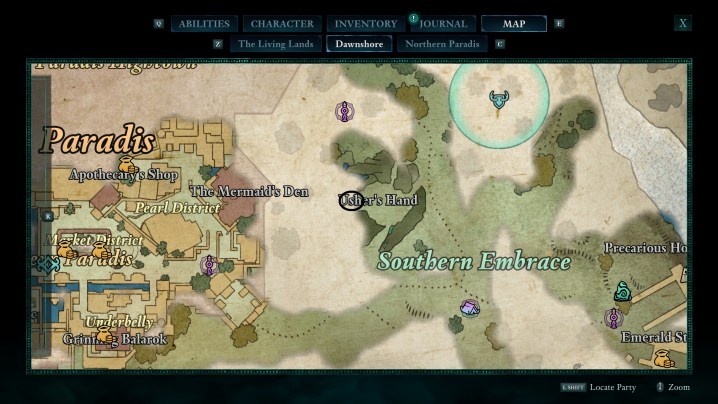Click the party camp tent marker
718x404 pixels.
point(469,308)
